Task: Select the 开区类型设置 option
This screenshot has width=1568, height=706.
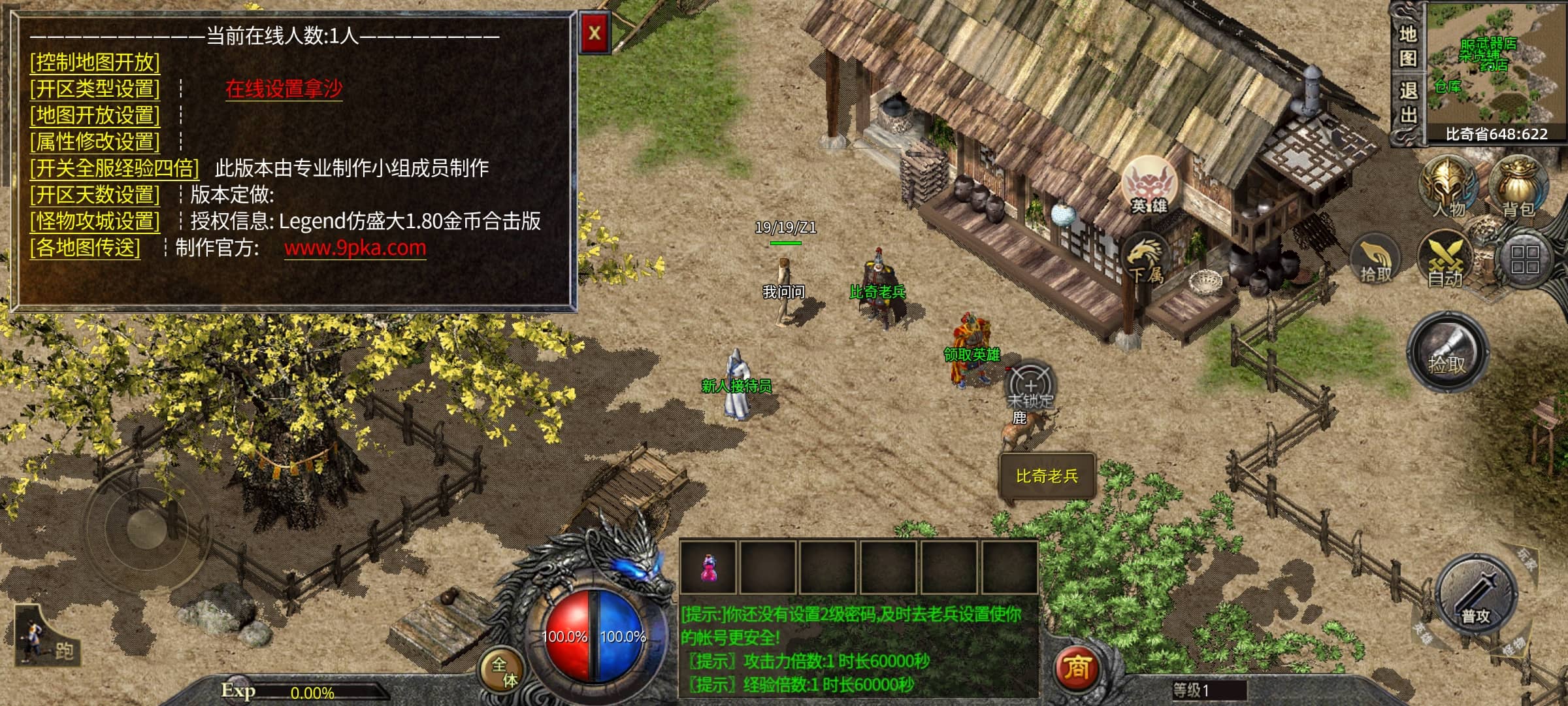Action: [x=95, y=88]
